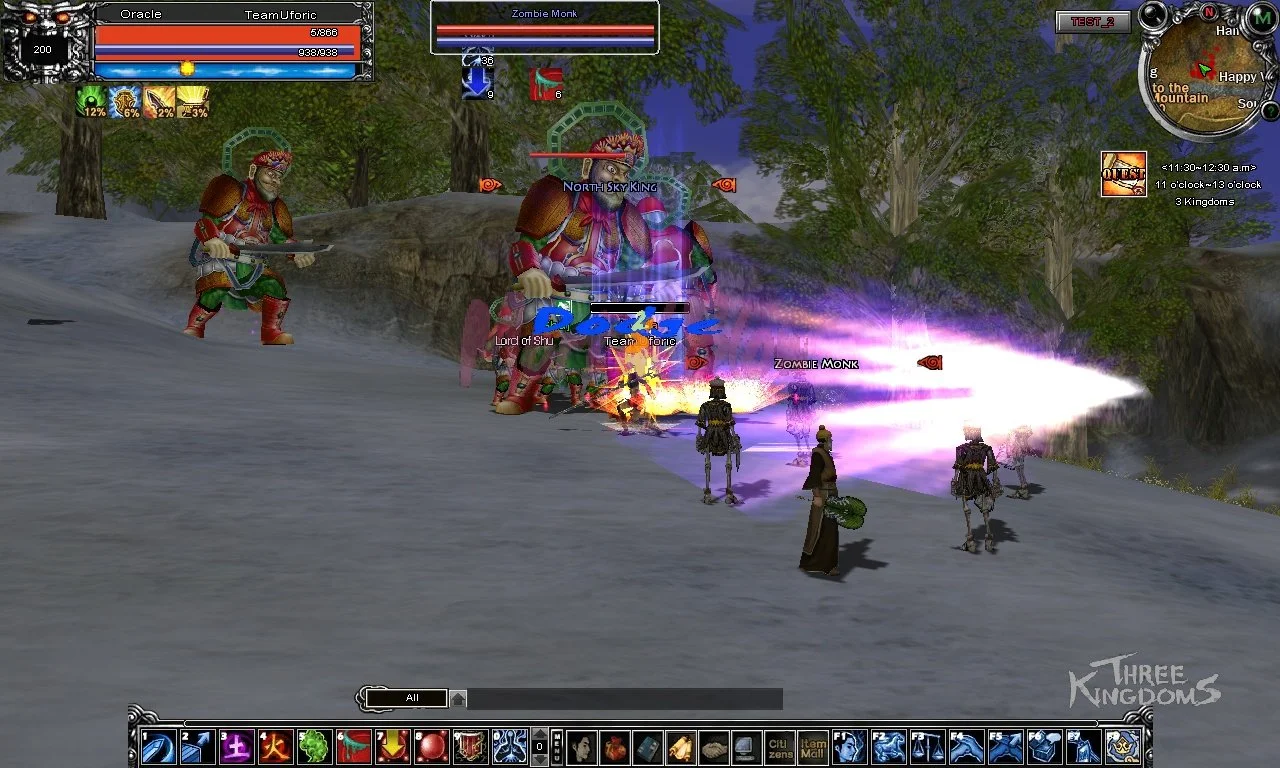This screenshot has width=1280, height=768.
Task: Open the Item Mall
Action: (813, 745)
